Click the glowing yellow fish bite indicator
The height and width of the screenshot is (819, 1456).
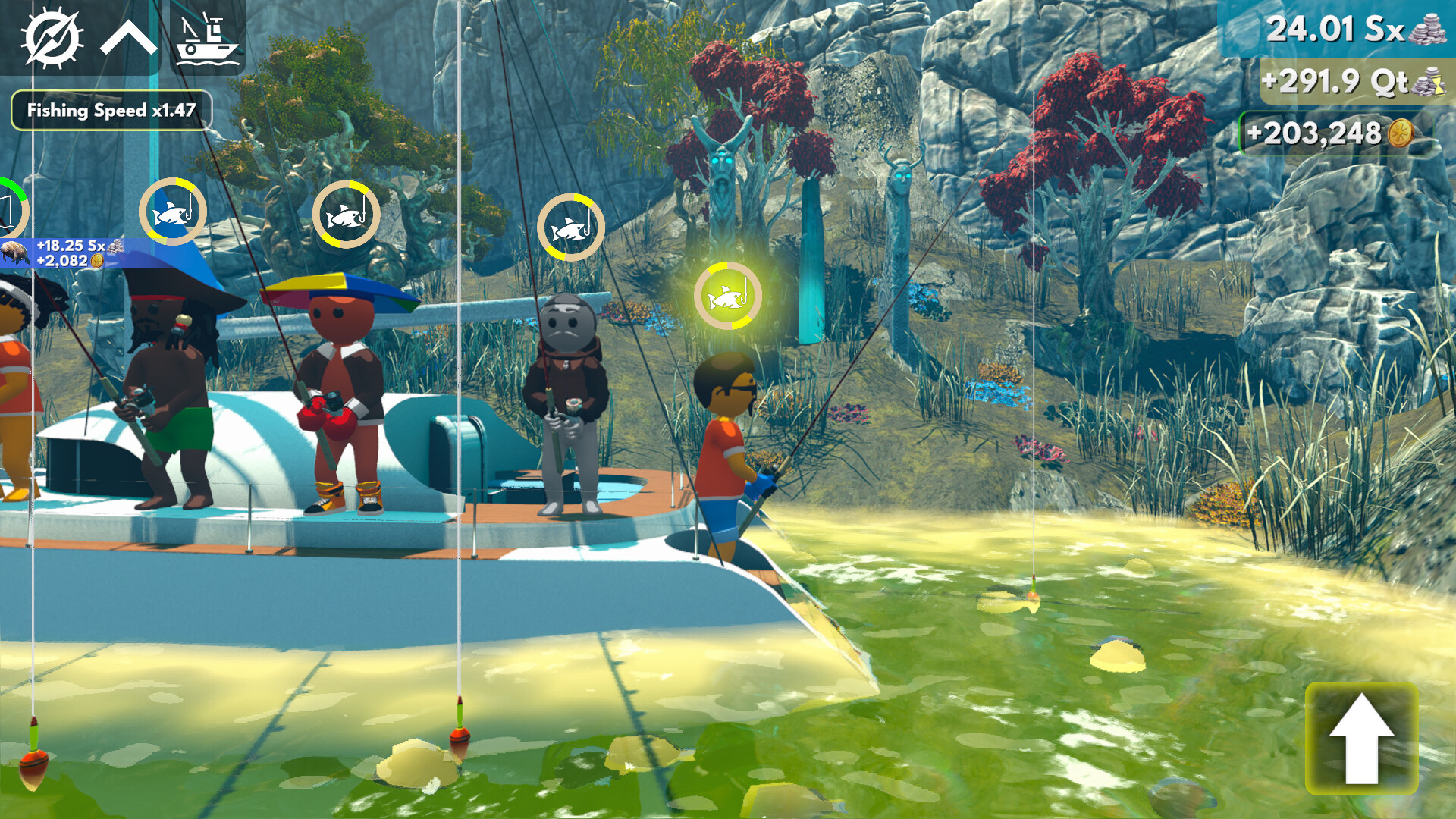click(x=729, y=296)
